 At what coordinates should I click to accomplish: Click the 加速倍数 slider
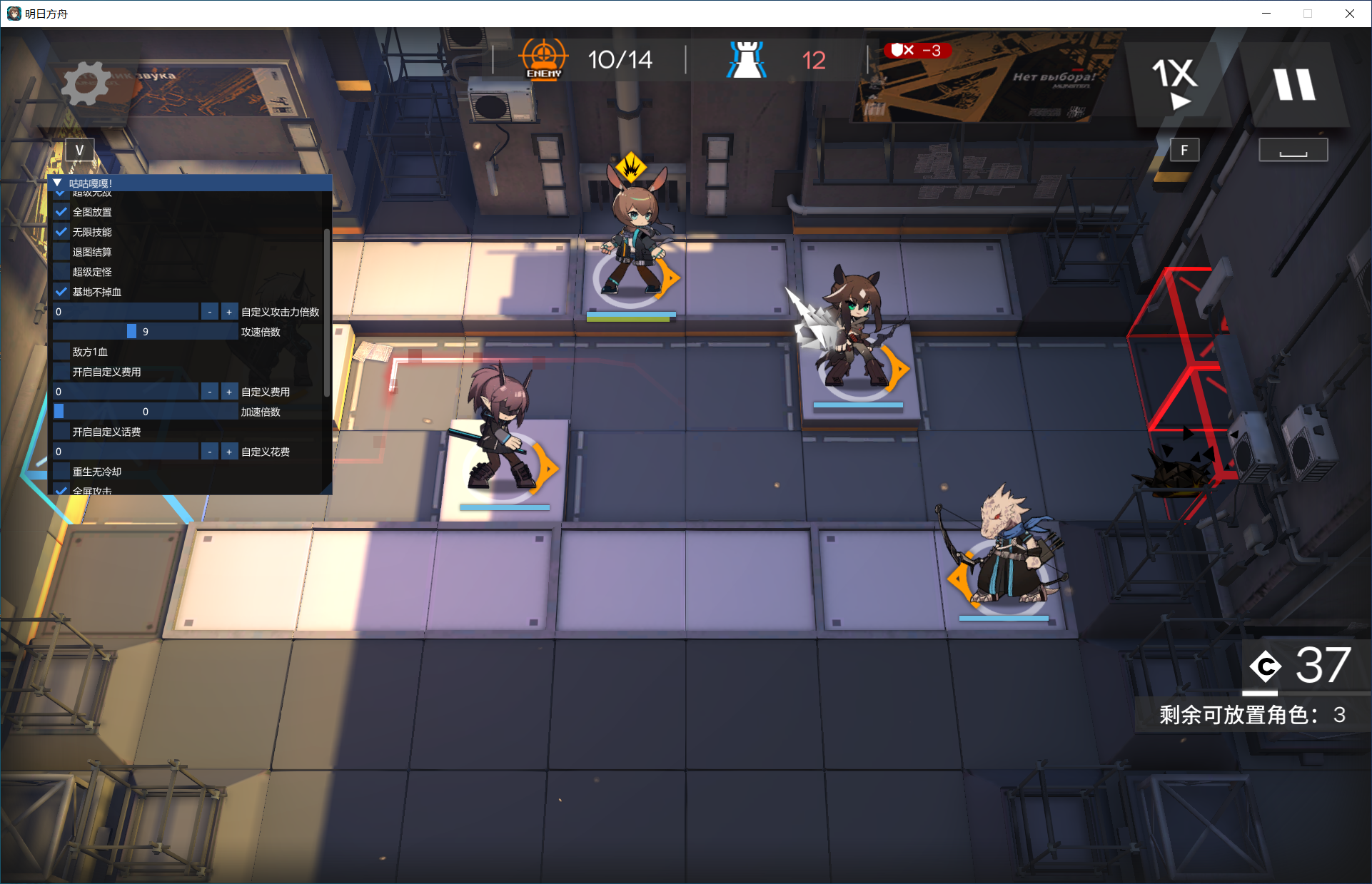(146, 412)
